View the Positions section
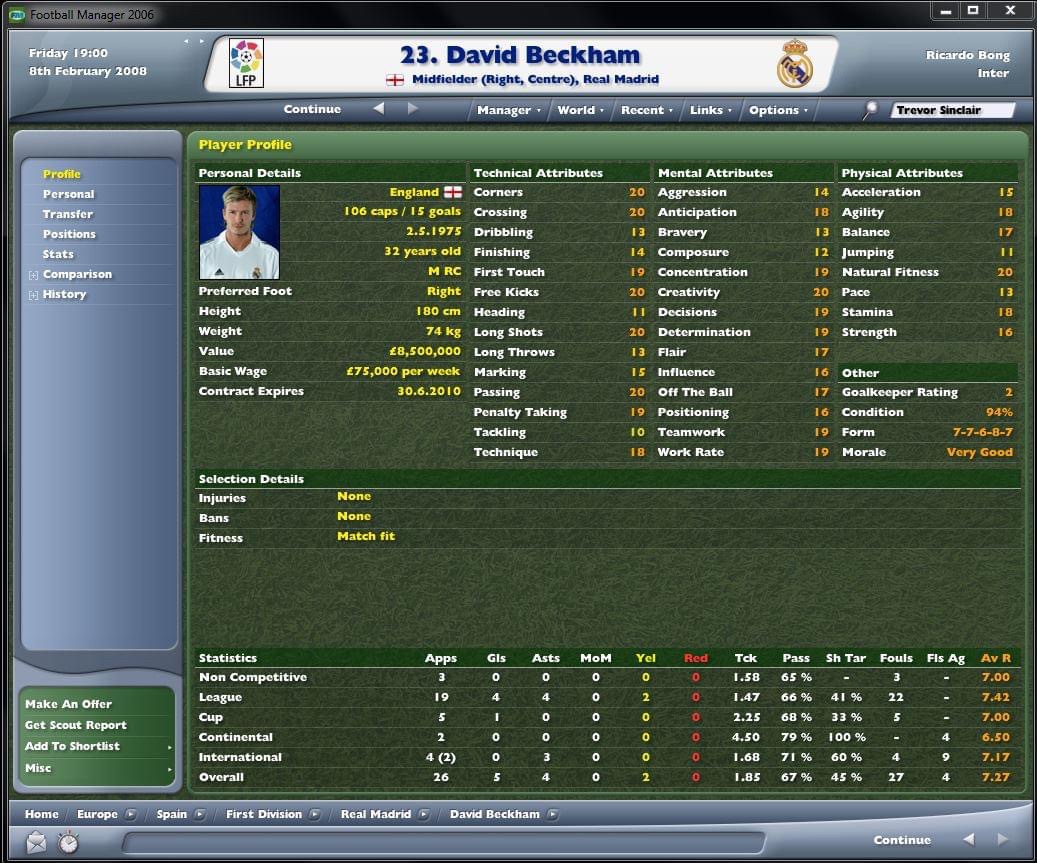Image resolution: width=1037 pixels, height=863 pixels. coord(69,234)
